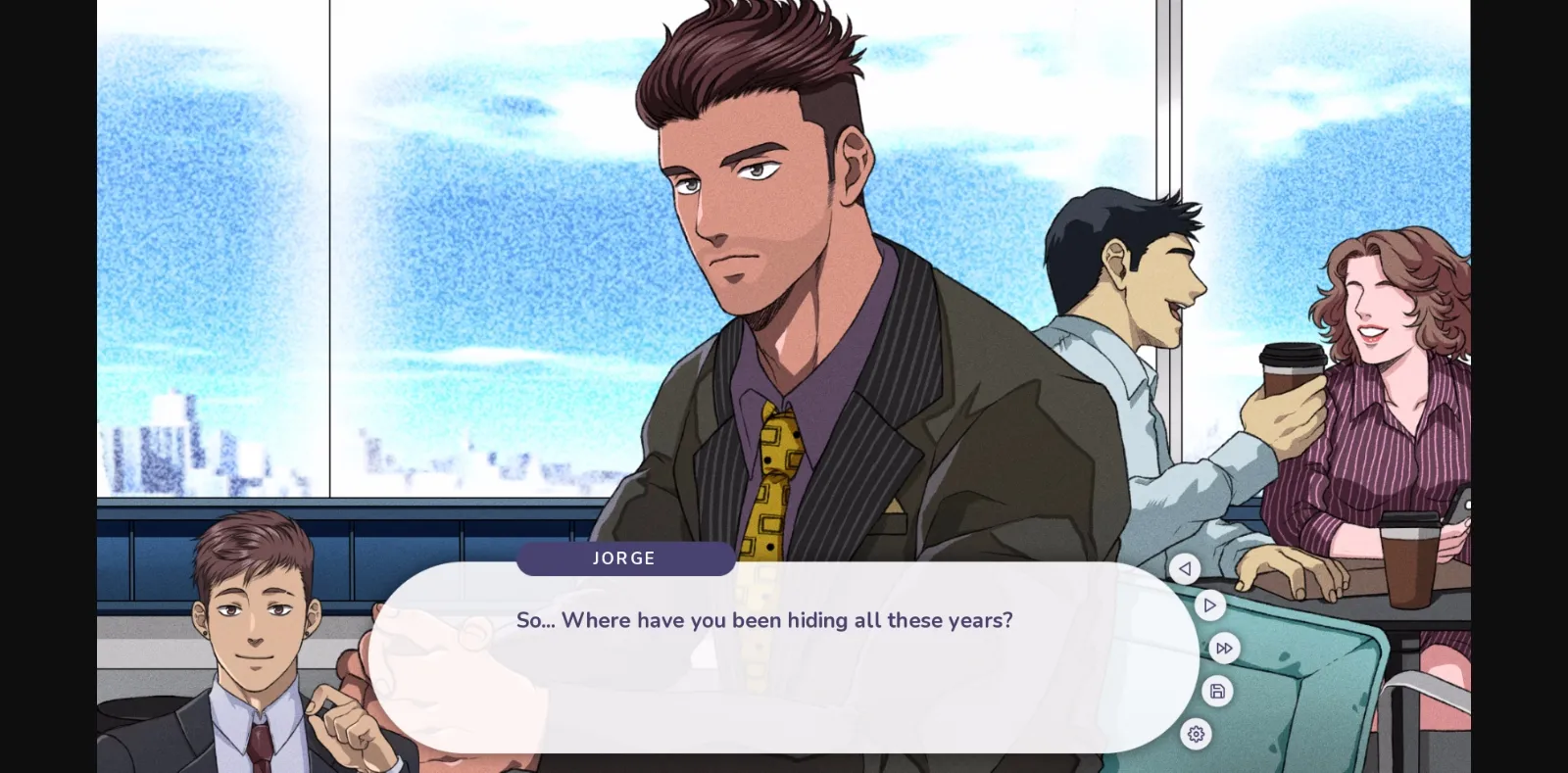Click the dialogue text asking where you've been
Image resolution: width=1568 pixels, height=773 pixels.
[x=764, y=620]
